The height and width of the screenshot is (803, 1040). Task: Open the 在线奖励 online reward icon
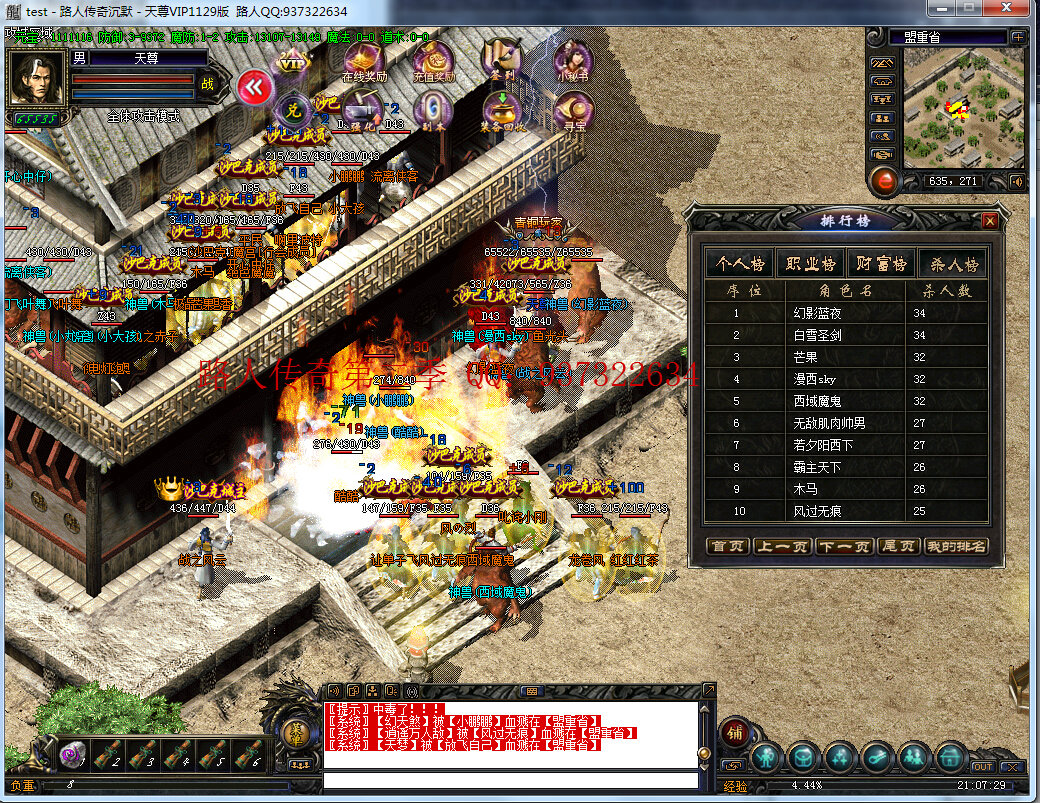[x=365, y=61]
